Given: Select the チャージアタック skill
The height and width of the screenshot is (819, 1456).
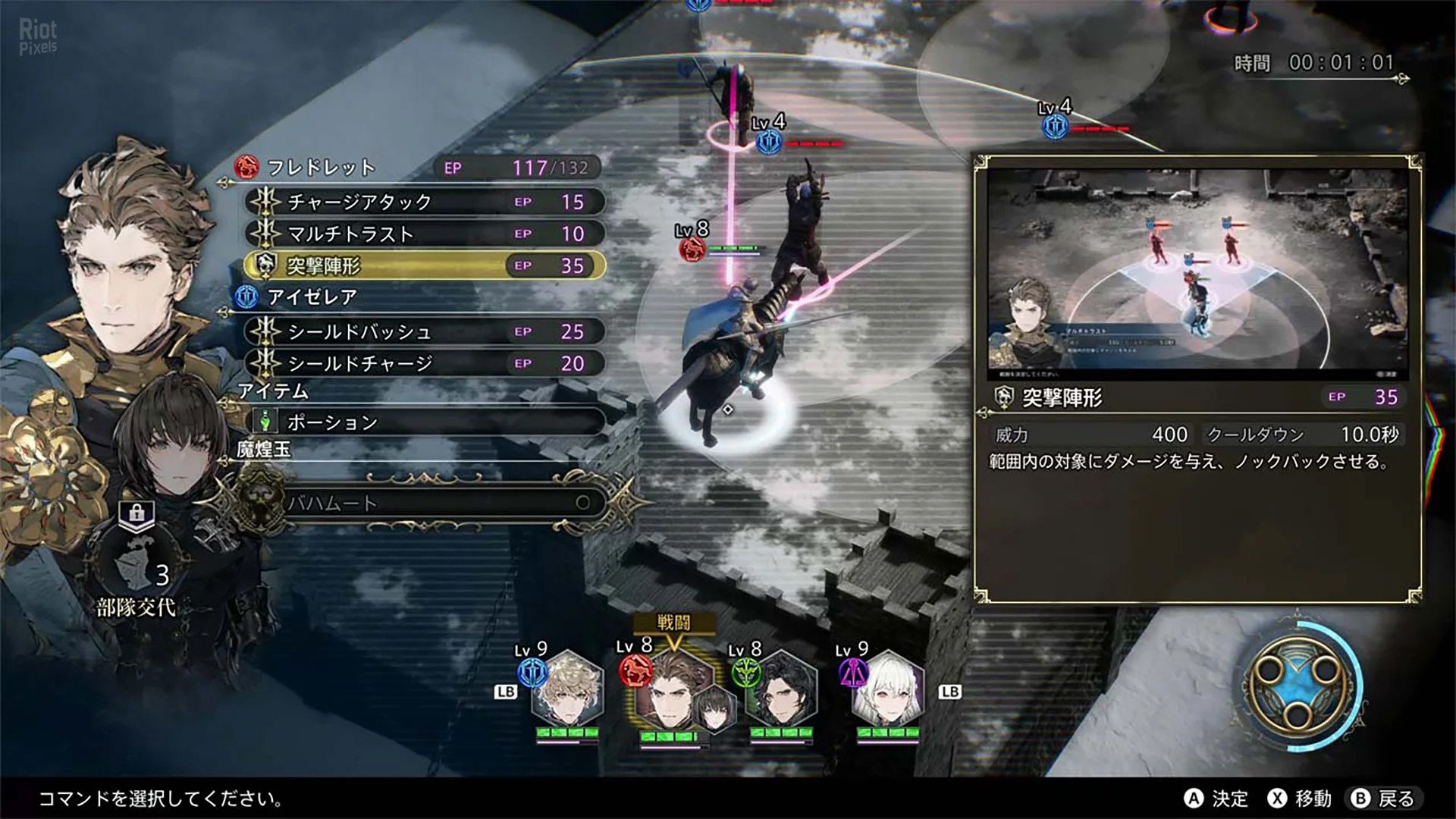Looking at the screenshot, I should pyautogui.click(x=425, y=202).
